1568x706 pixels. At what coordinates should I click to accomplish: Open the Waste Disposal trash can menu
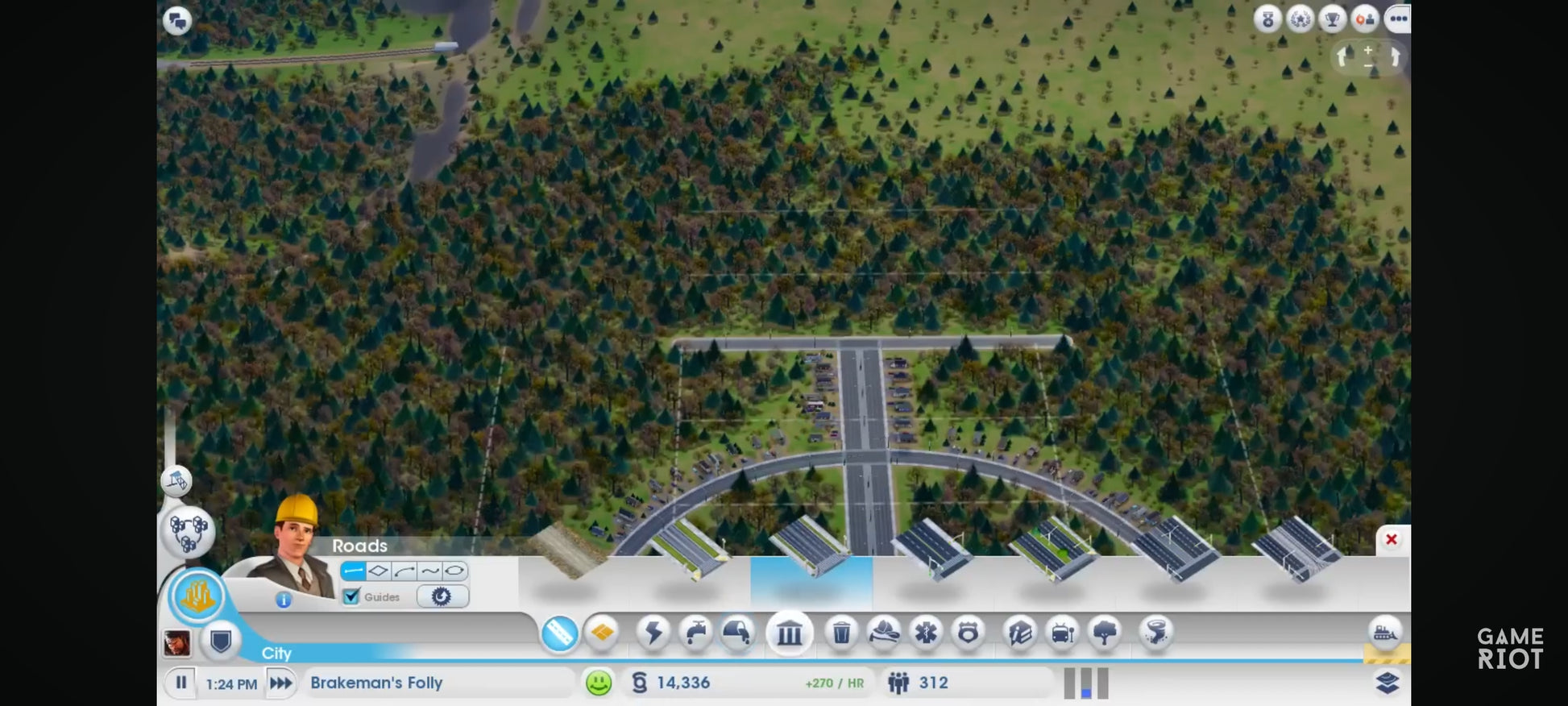click(x=841, y=633)
